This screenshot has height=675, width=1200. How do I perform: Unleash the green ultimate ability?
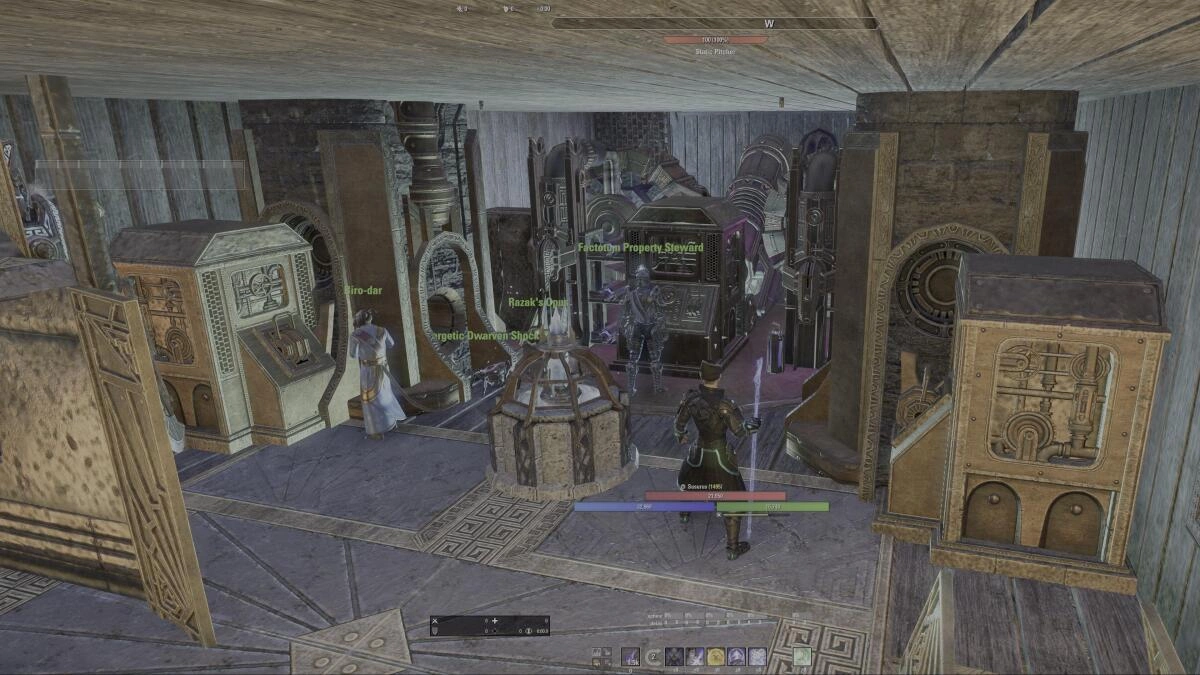(x=802, y=656)
